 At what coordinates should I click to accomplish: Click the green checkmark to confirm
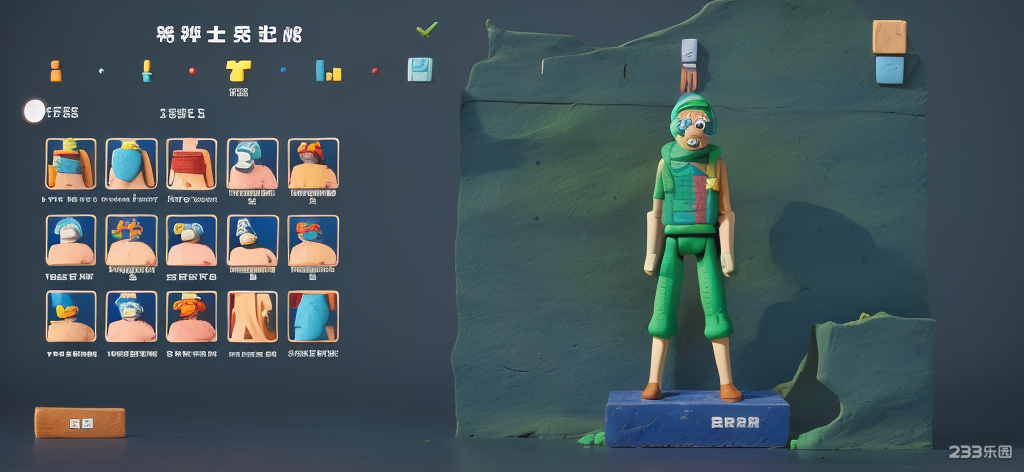(x=427, y=30)
